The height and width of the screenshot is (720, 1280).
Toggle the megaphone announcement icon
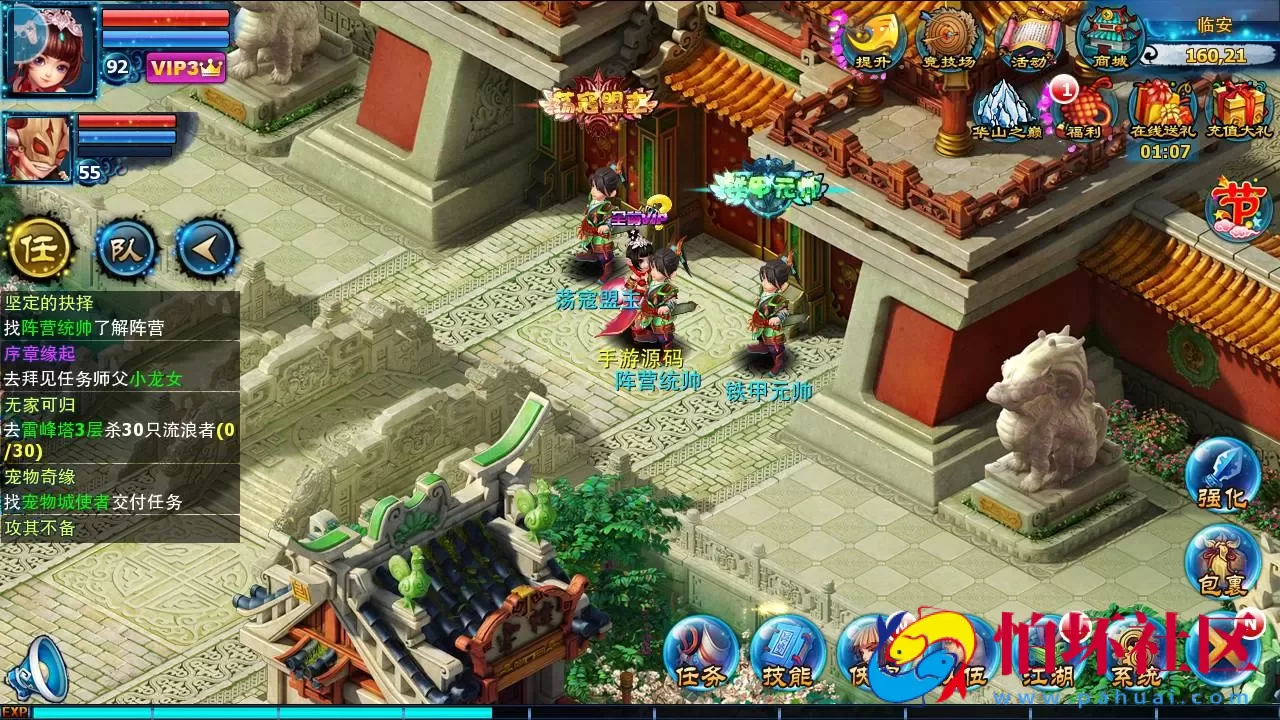[x=40, y=668]
